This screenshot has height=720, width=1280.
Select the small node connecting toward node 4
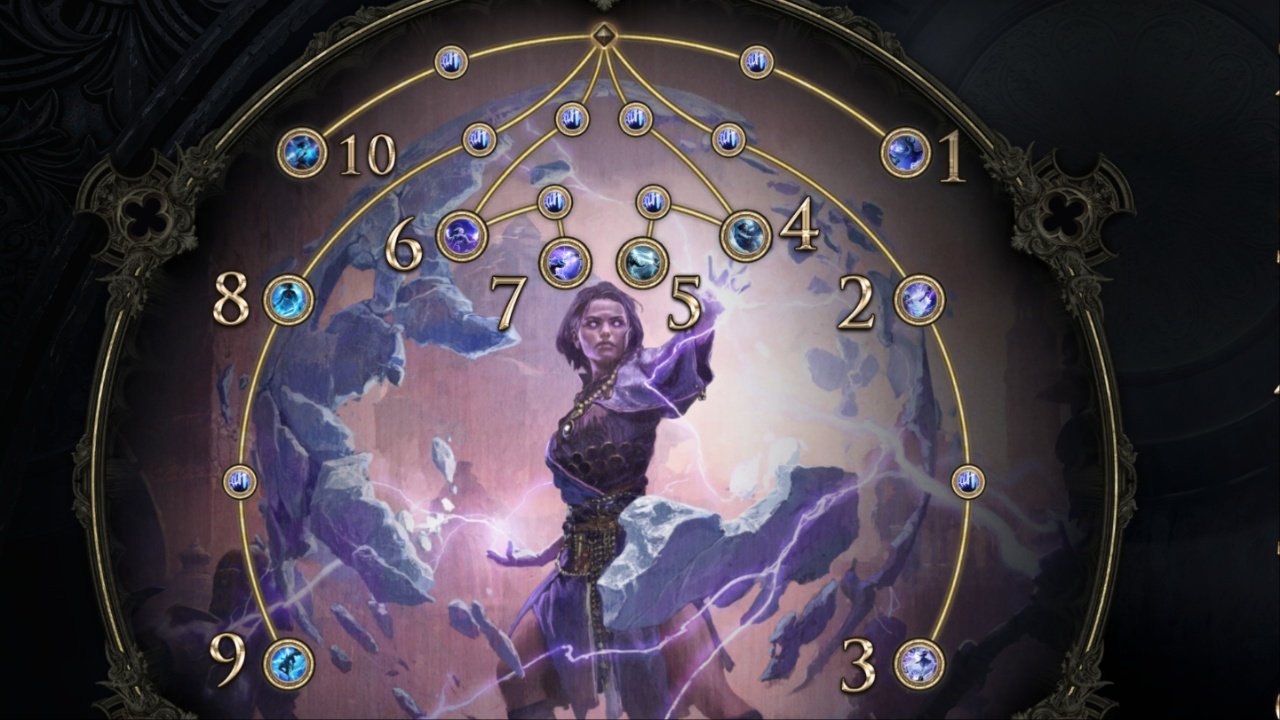[729, 139]
